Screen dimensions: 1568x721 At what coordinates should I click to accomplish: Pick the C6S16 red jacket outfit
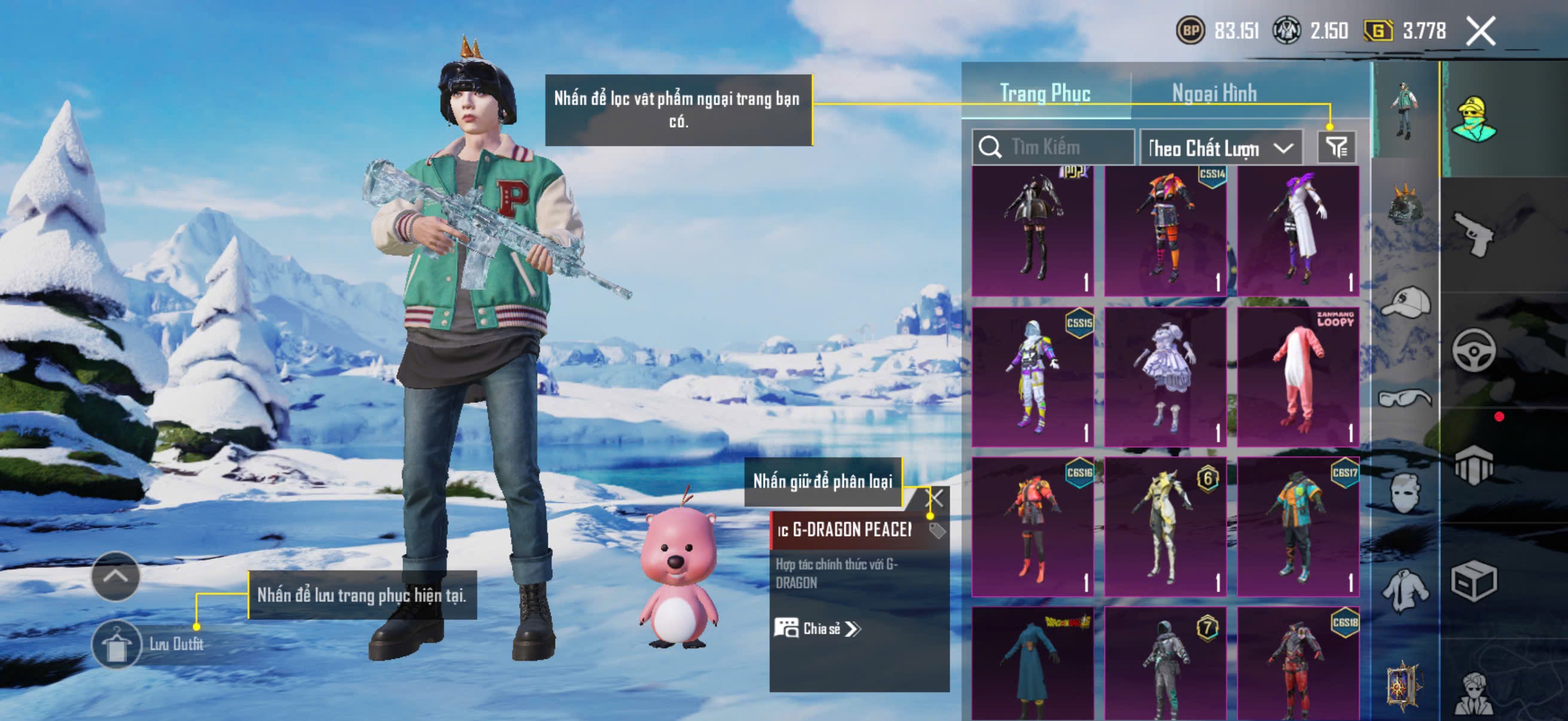[x=1032, y=526]
